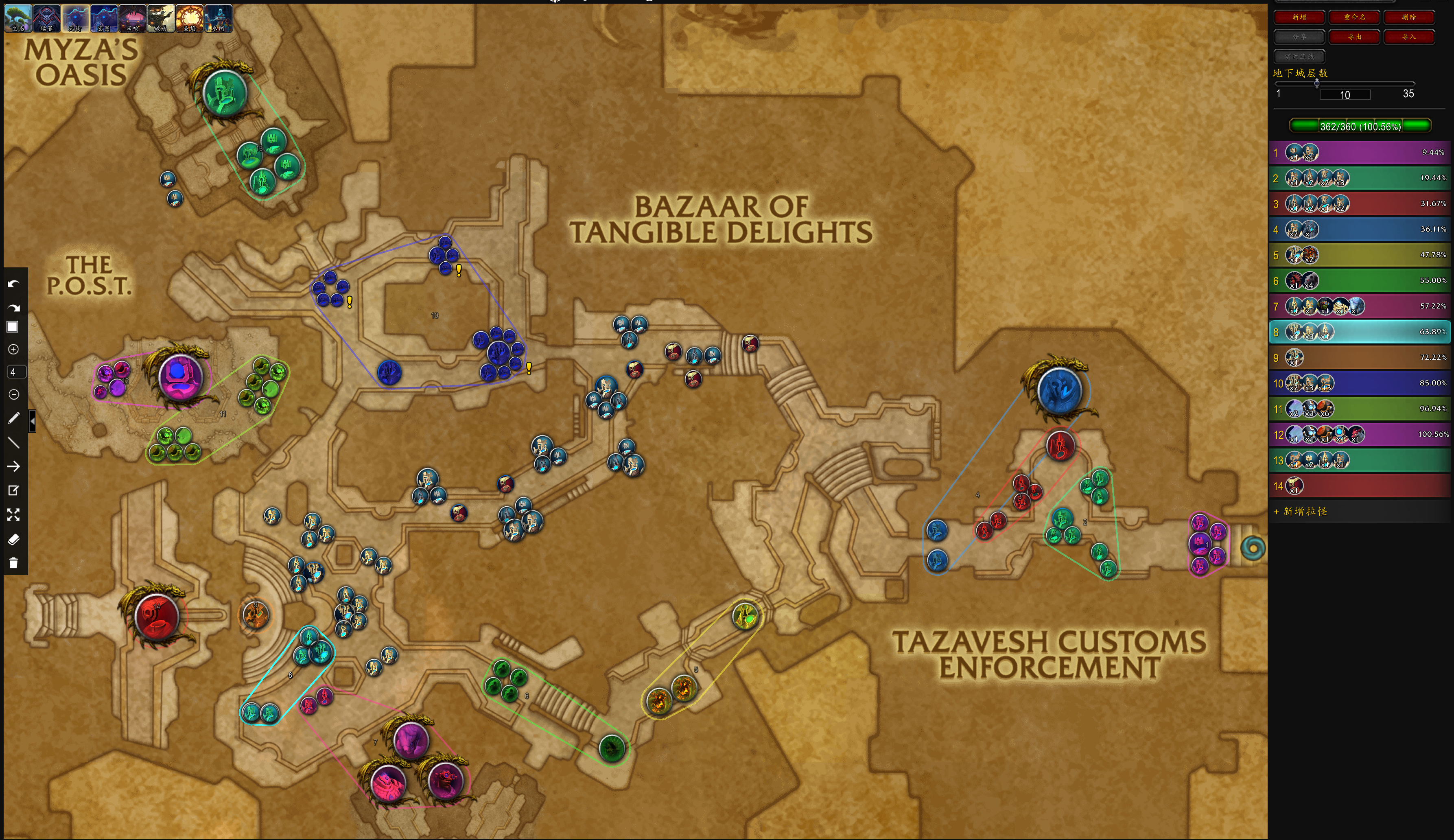Screen dimensions: 1454x840
Task: Click the 重命名 rename button
Action: click(x=1353, y=17)
